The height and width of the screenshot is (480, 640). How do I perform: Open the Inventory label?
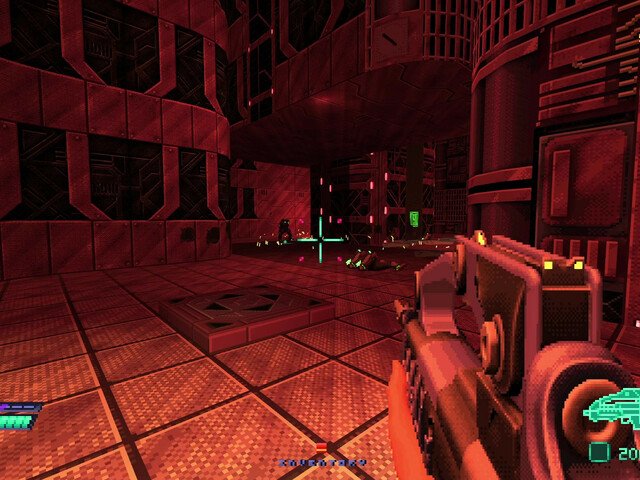point(322,463)
